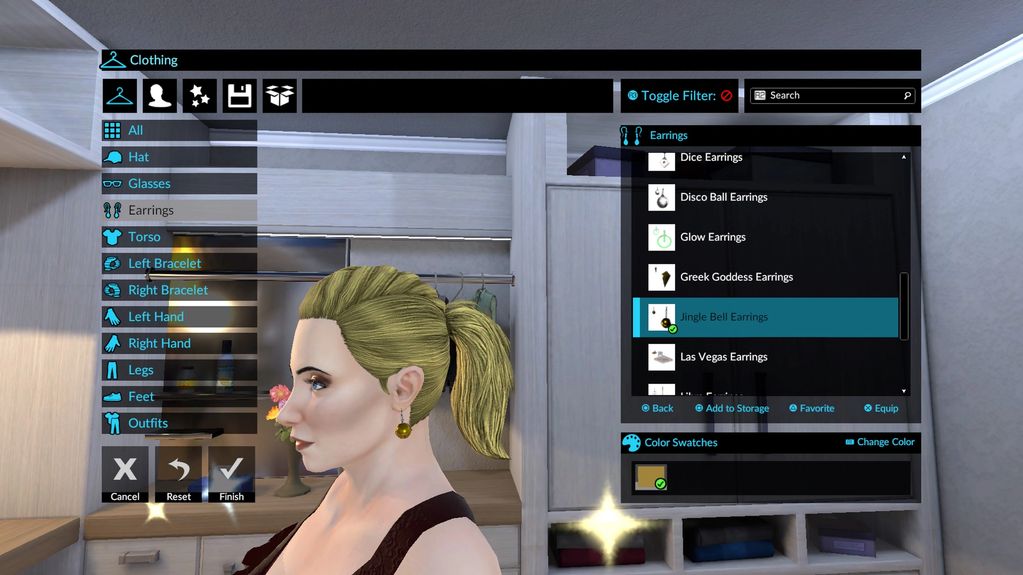Cancel the clothing changes
Screen dimensions: 1023x575
pyautogui.click(x=125, y=473)
